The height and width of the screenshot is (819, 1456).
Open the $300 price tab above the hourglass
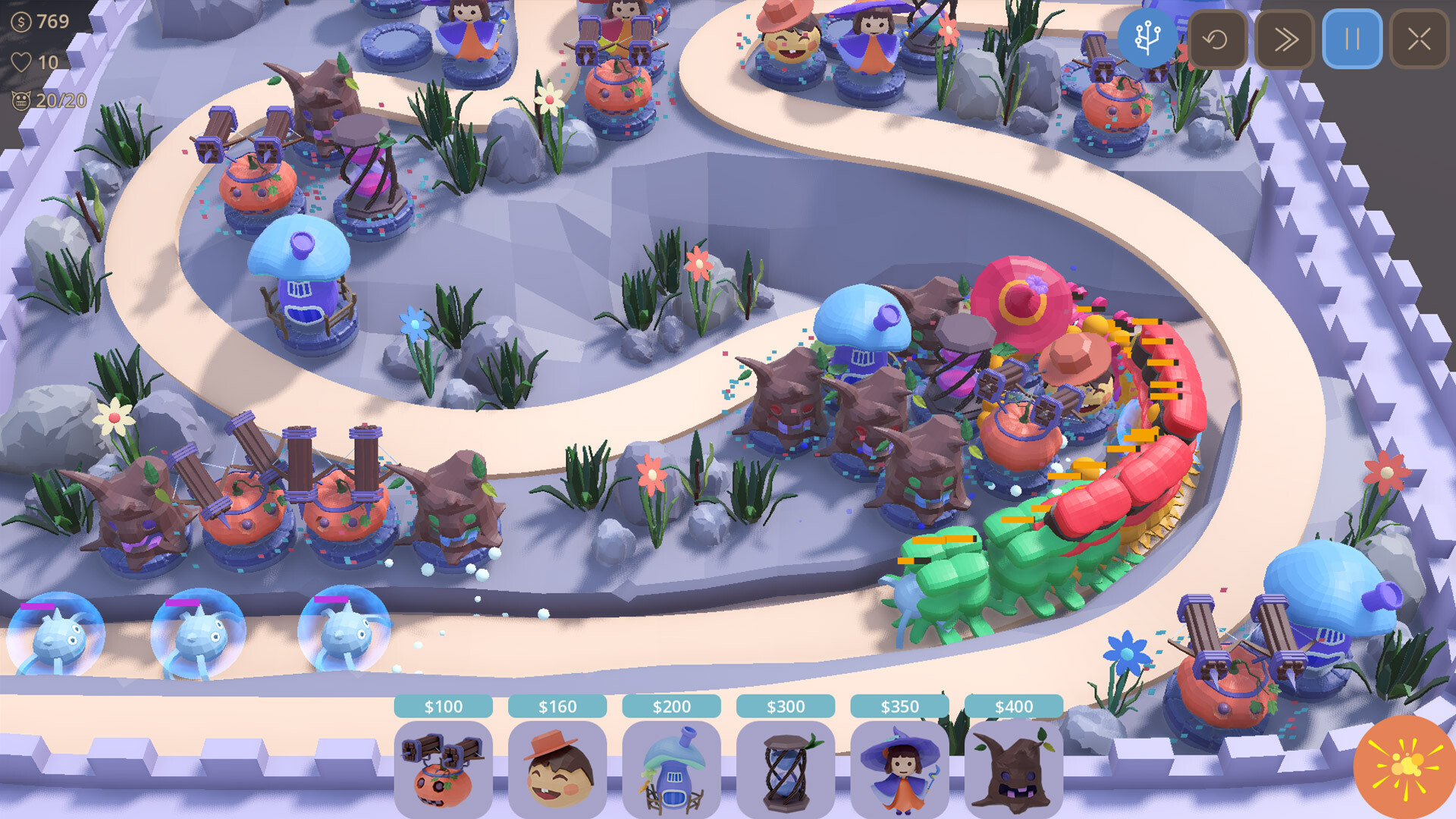(786, 706)
